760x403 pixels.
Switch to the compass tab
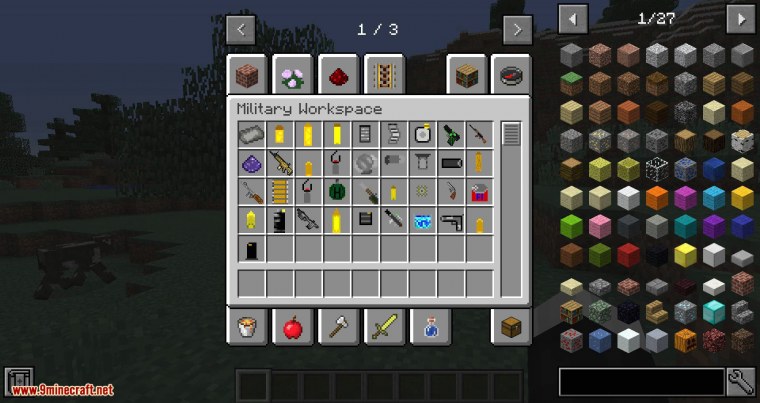pyautogui.click(x=512, y=75)
